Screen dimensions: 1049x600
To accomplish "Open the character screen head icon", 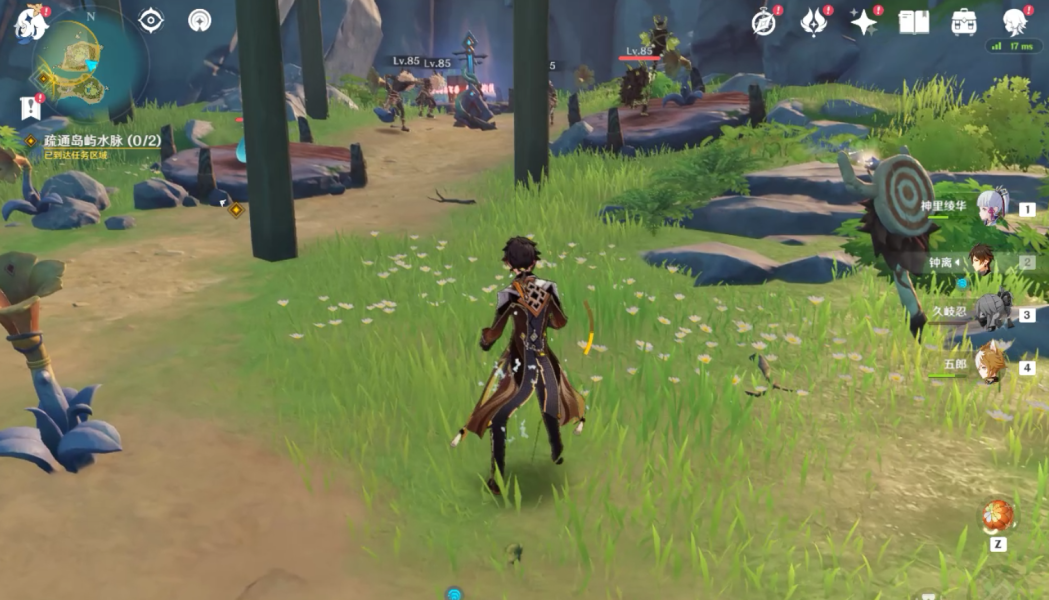I will coord(1015,22).
